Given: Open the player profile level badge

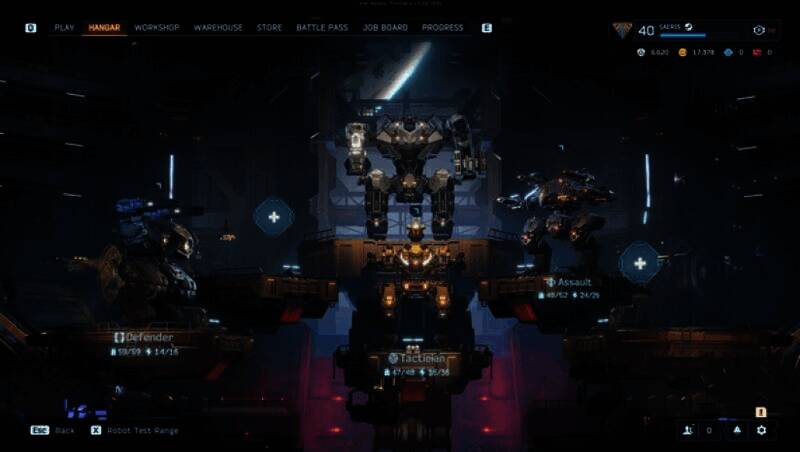Looking at the screenshot, I should pyautogui.click(x=623, y=30).
